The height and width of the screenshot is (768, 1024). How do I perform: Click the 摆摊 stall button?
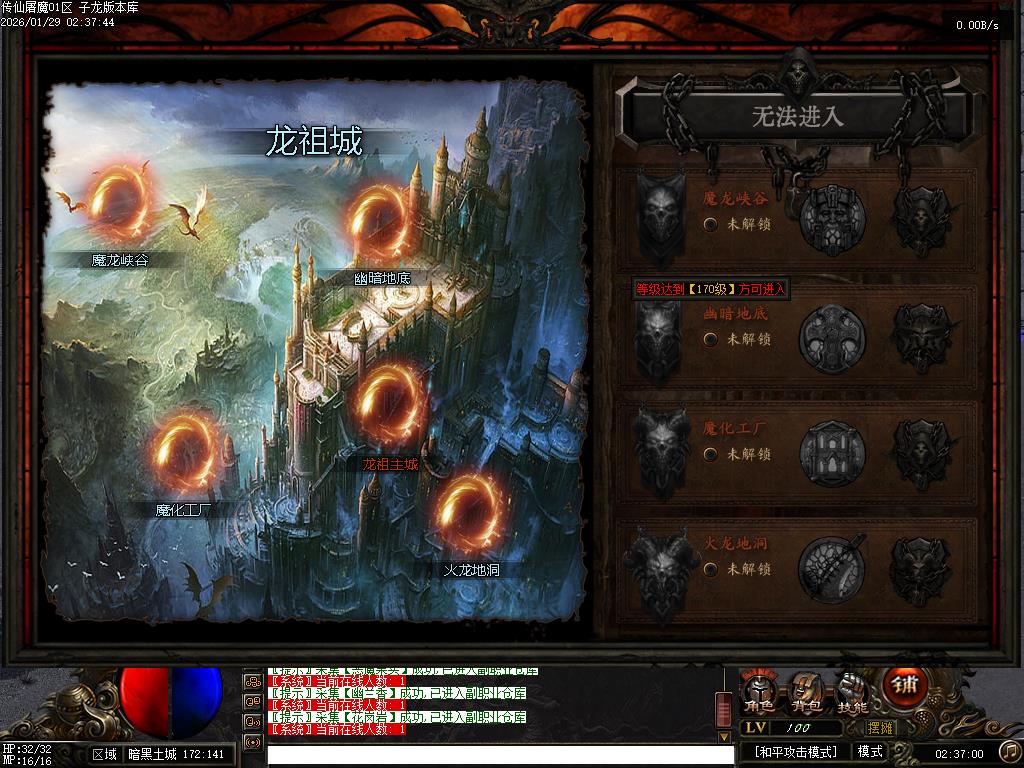coord(881,728)
